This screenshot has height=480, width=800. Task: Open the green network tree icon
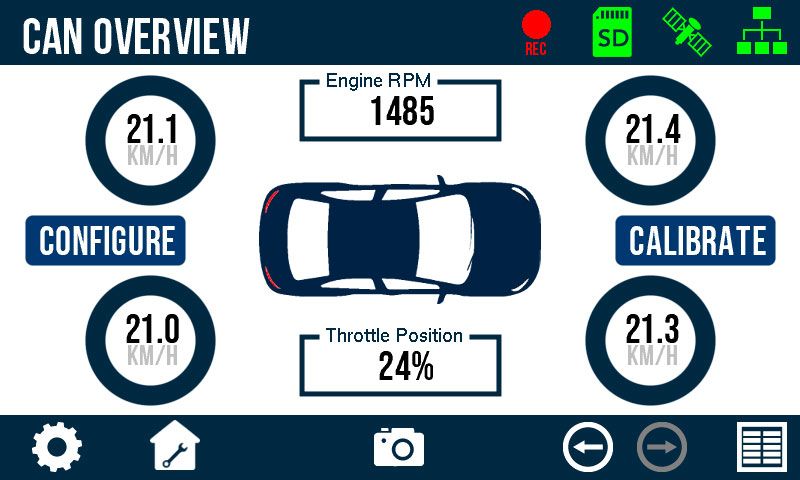760,31
